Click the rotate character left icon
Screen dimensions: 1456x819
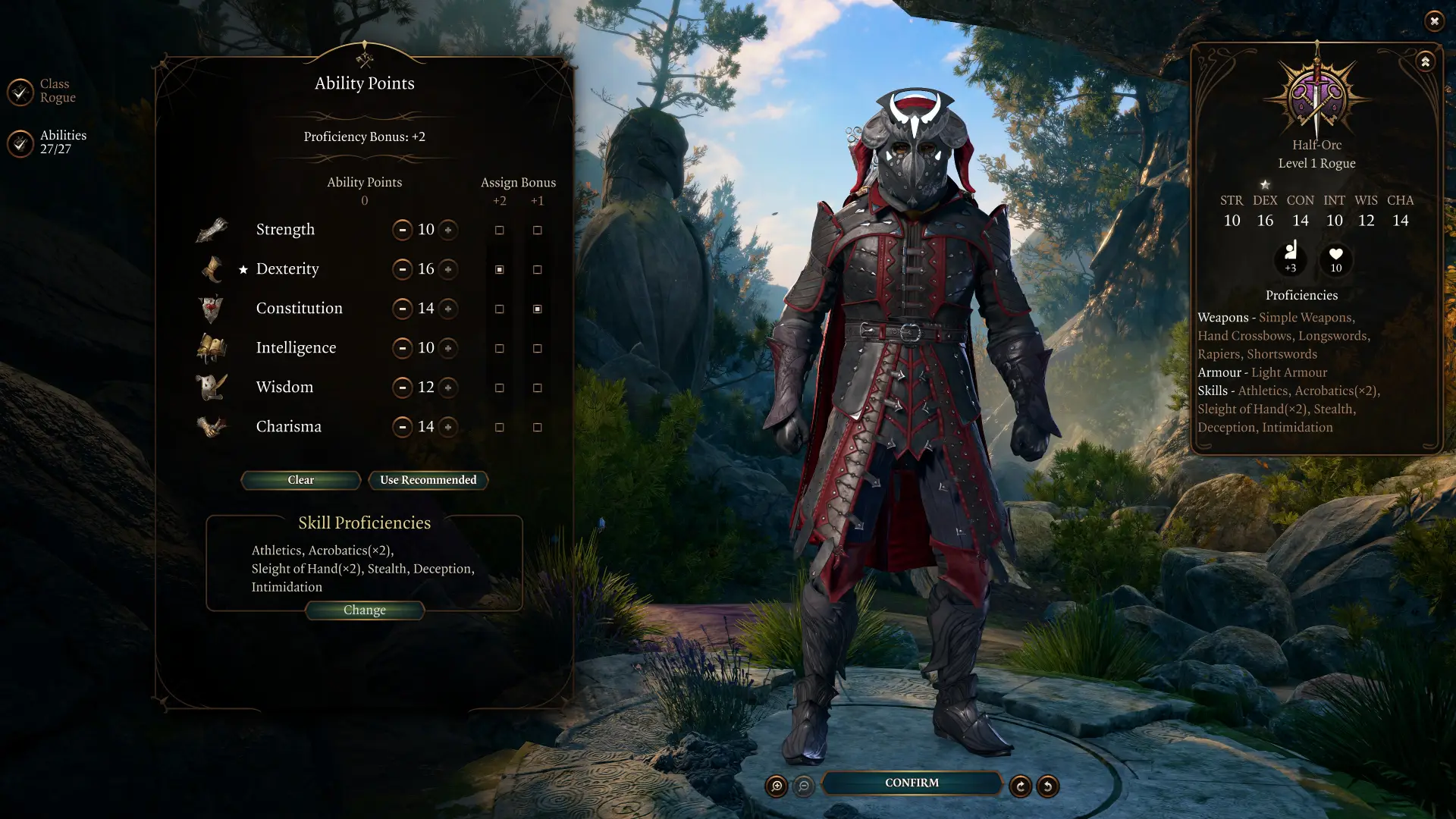(x=1048, y=786)
